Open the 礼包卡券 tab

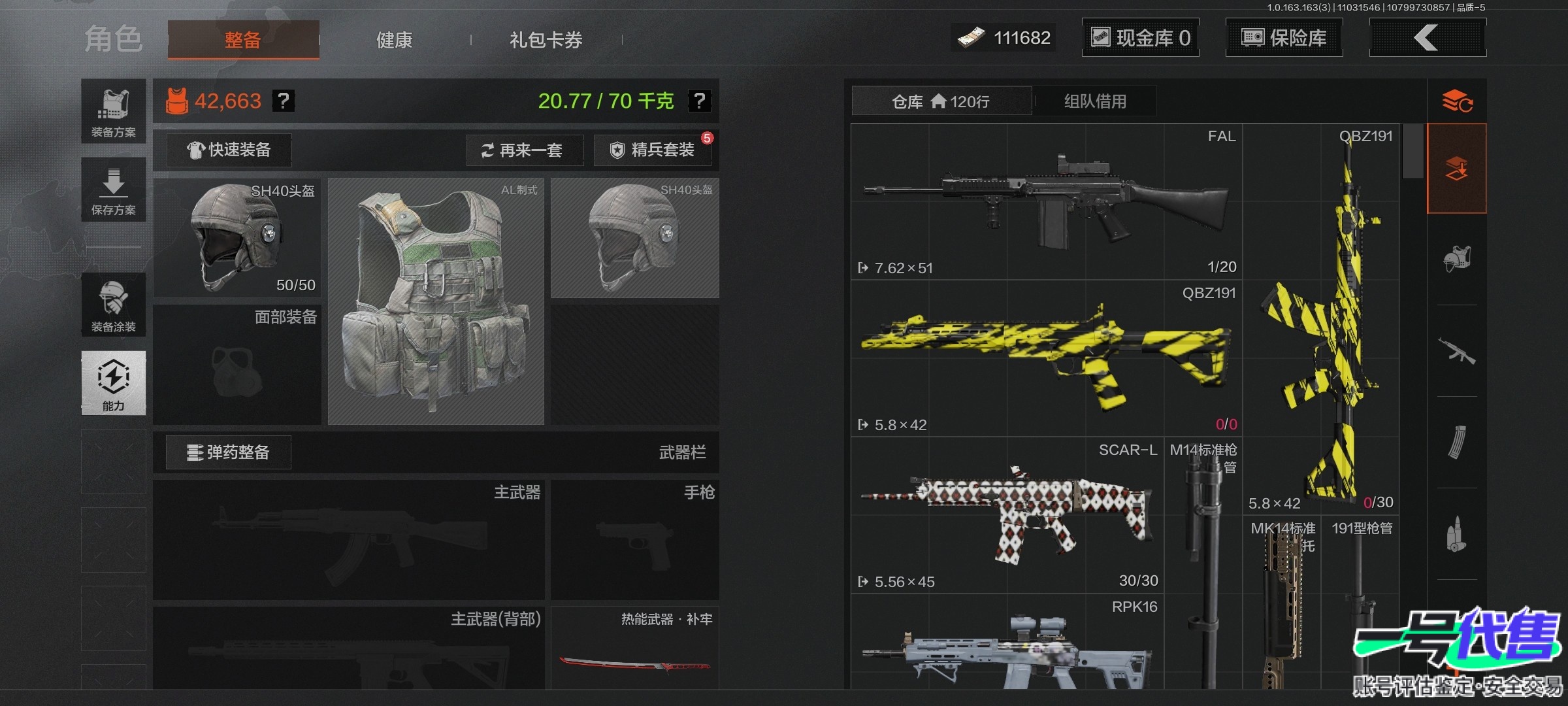coord(546,40)
